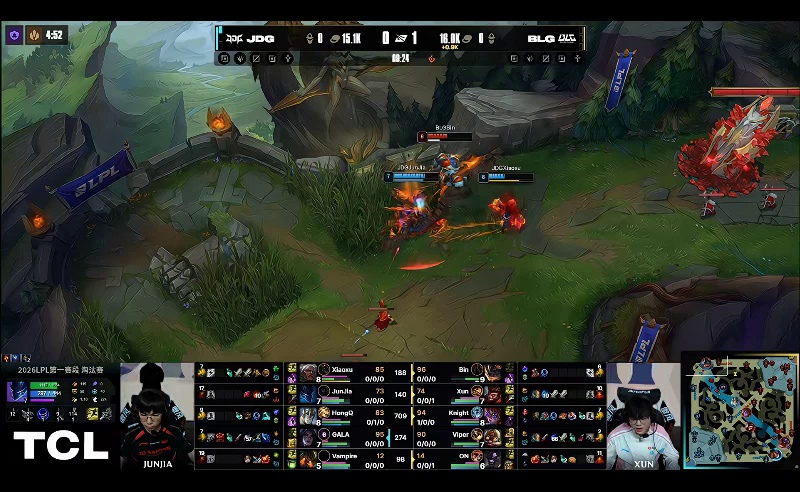The height and width of the screenshot is (492, 800).
Task: Pick Vampire's scoreboard row
Action: point(345,457)
